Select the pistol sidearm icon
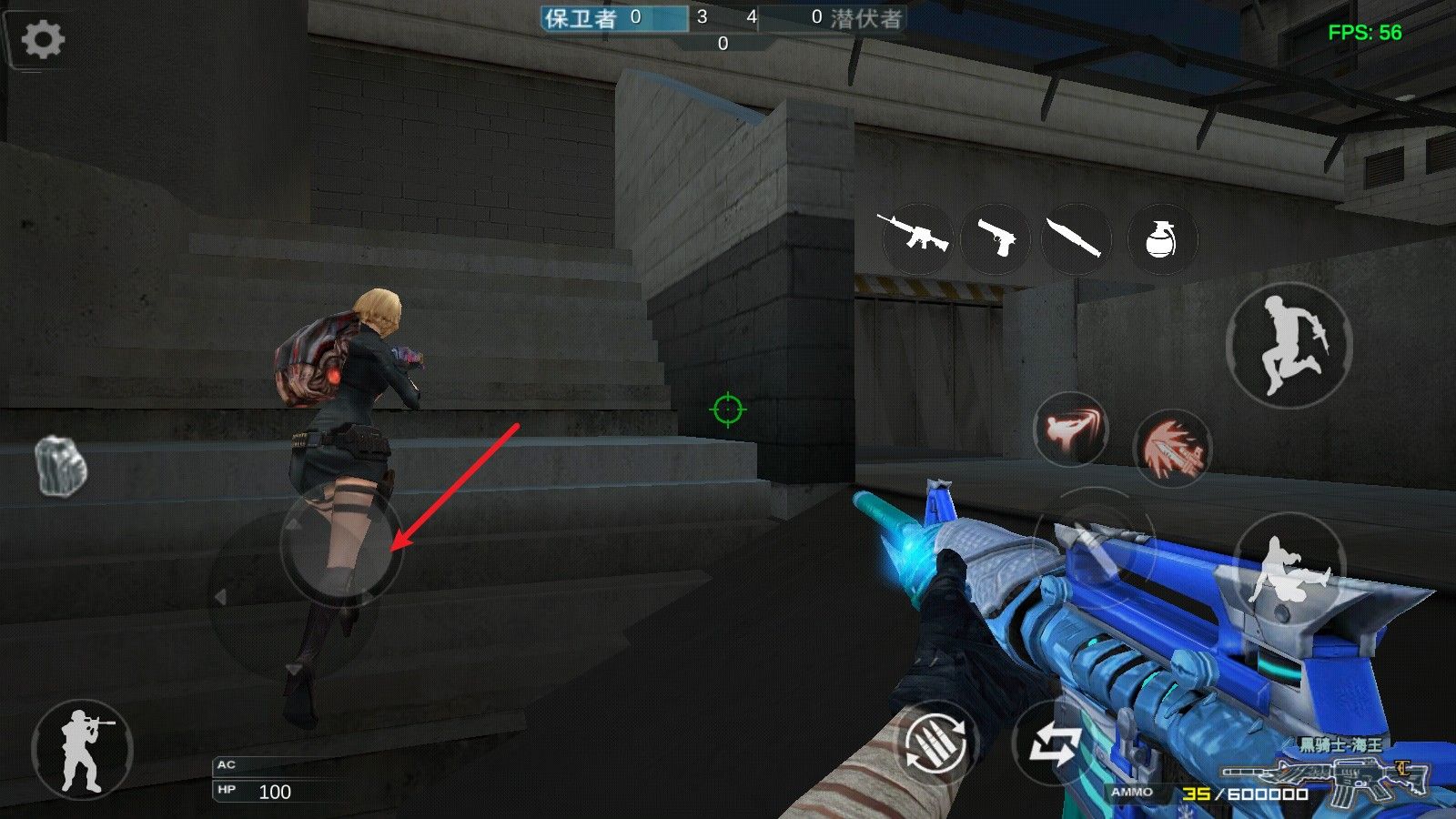The image size is (1456, 819). (x=996, y=238)
